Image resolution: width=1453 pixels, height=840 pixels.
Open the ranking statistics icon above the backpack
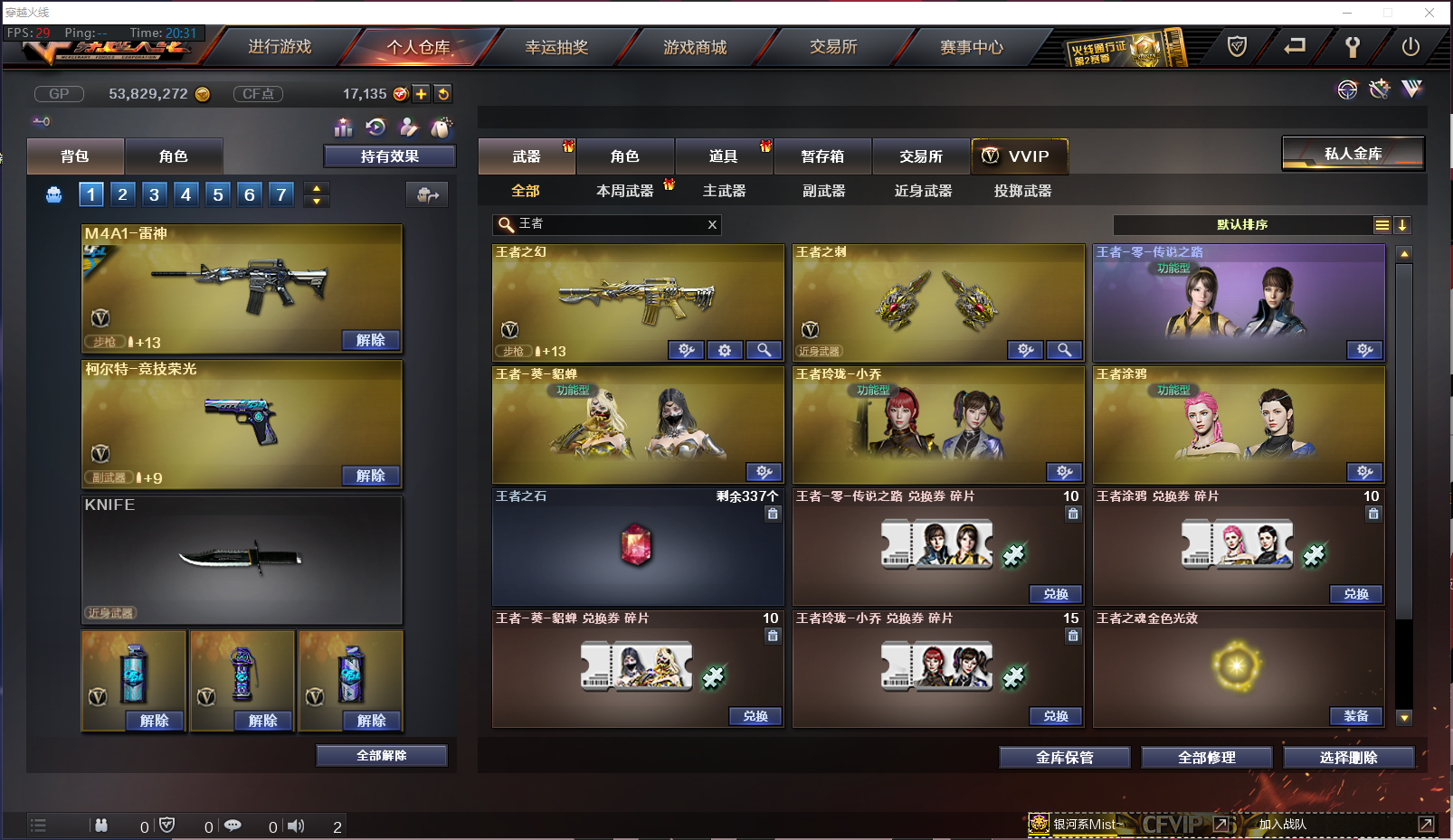pyautogui.click(x=343, y=127)
